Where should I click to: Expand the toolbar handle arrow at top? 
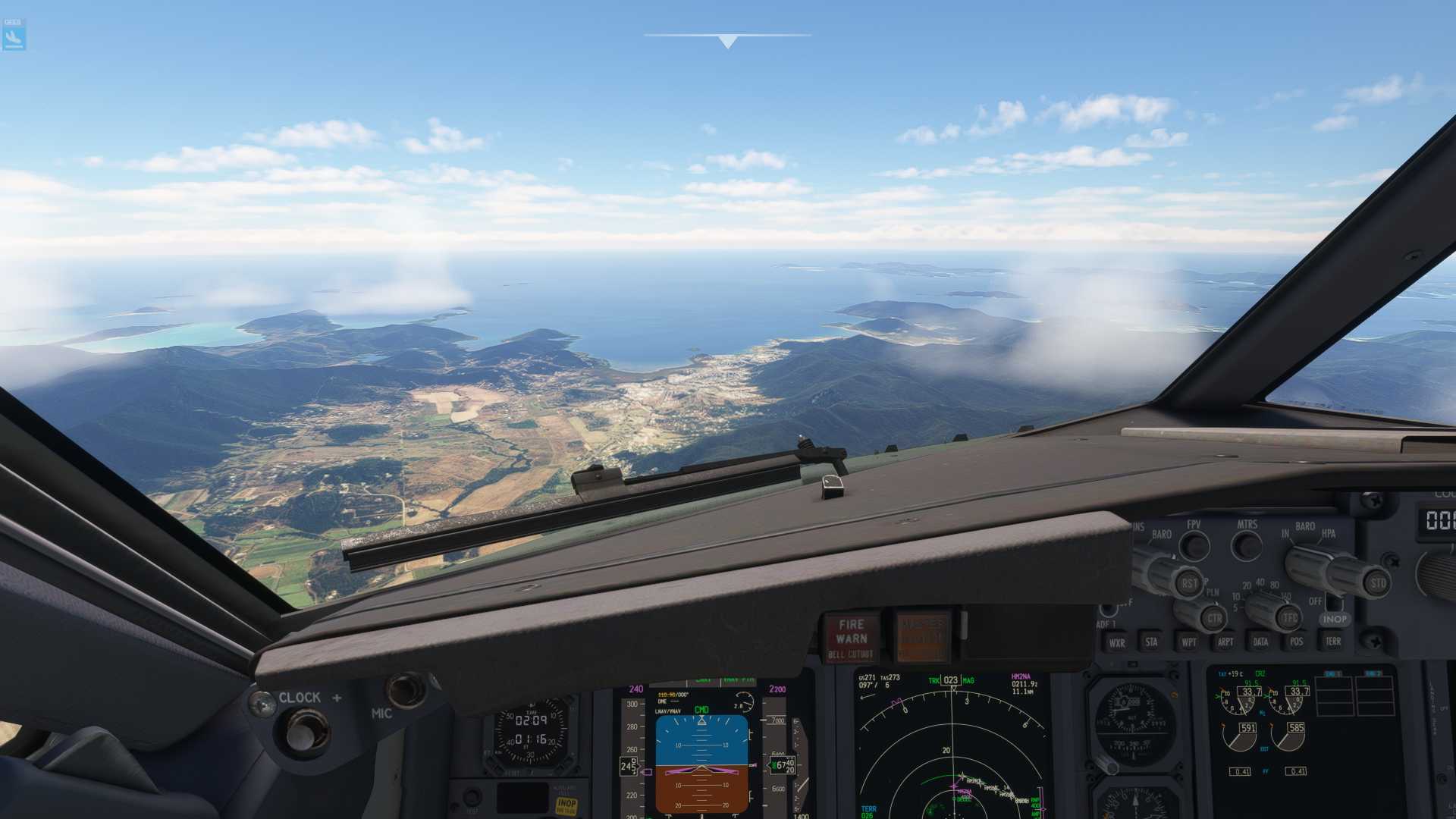(x=728, y=41)
